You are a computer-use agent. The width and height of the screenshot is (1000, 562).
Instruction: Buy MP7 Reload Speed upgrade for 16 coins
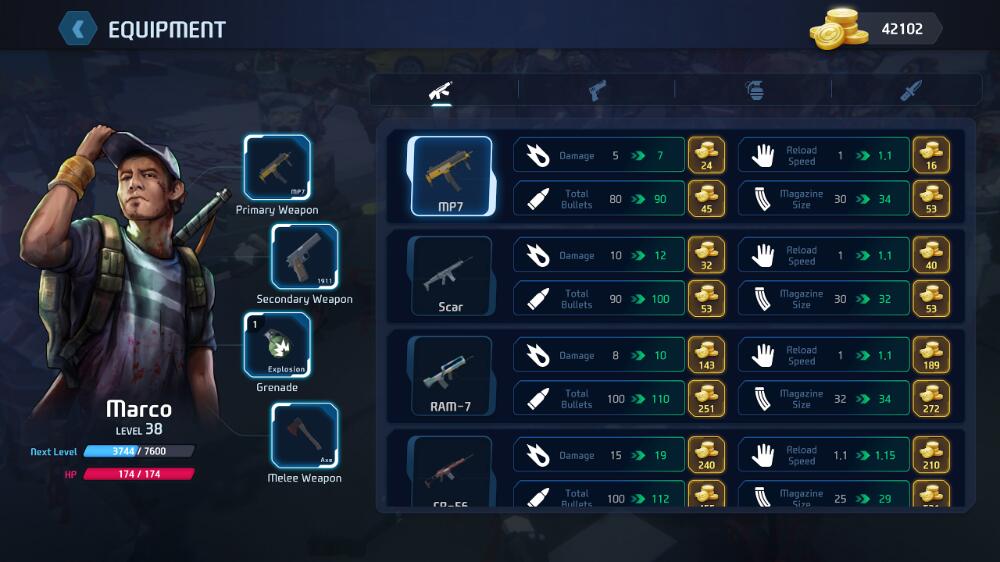pyautogui.click(x=932, y=155)
